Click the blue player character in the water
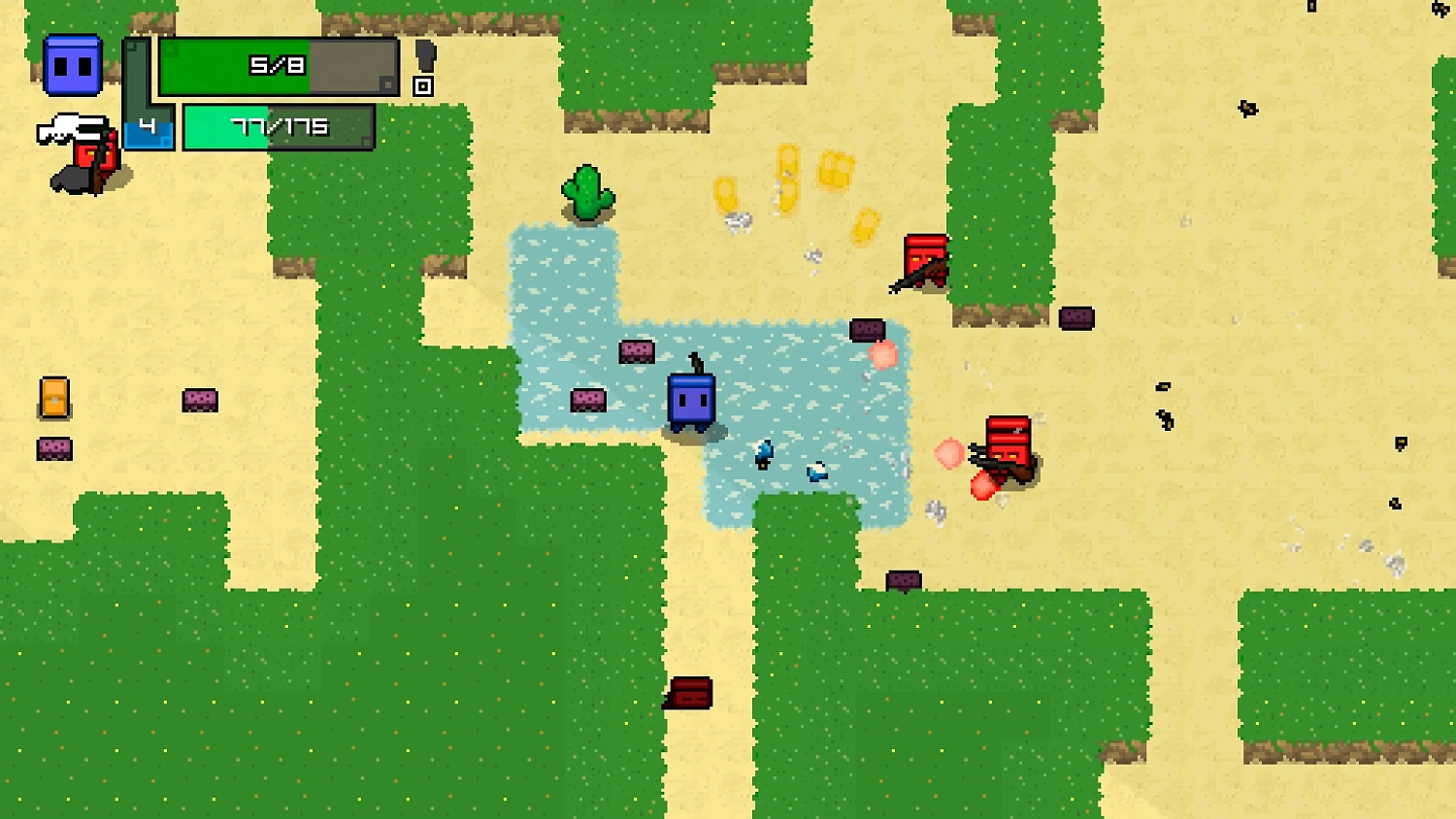The width and height of the screenshot is (1456, 819). (691, 401)
